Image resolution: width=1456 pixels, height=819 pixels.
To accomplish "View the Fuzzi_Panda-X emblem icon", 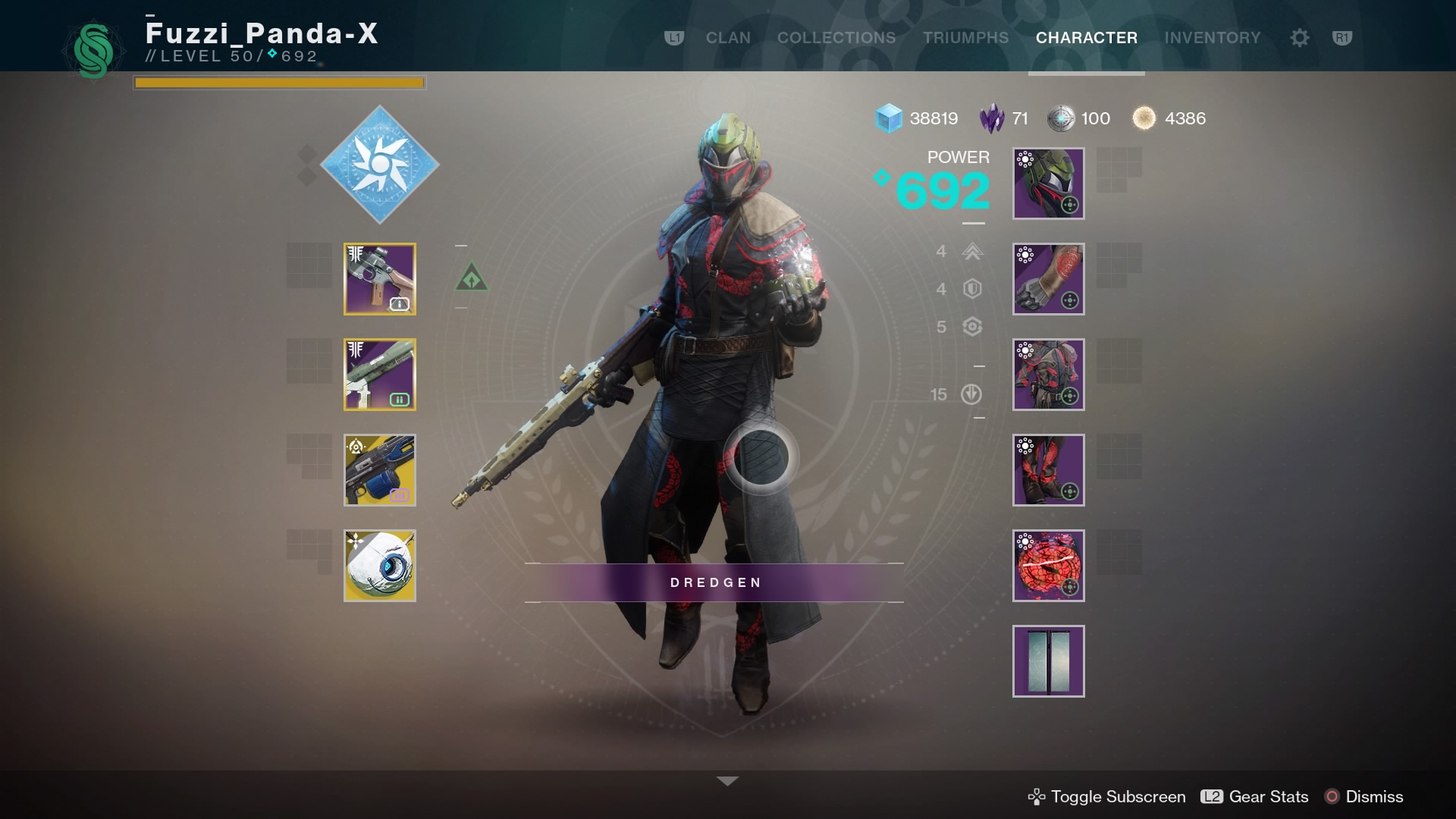I will [93, 51].
